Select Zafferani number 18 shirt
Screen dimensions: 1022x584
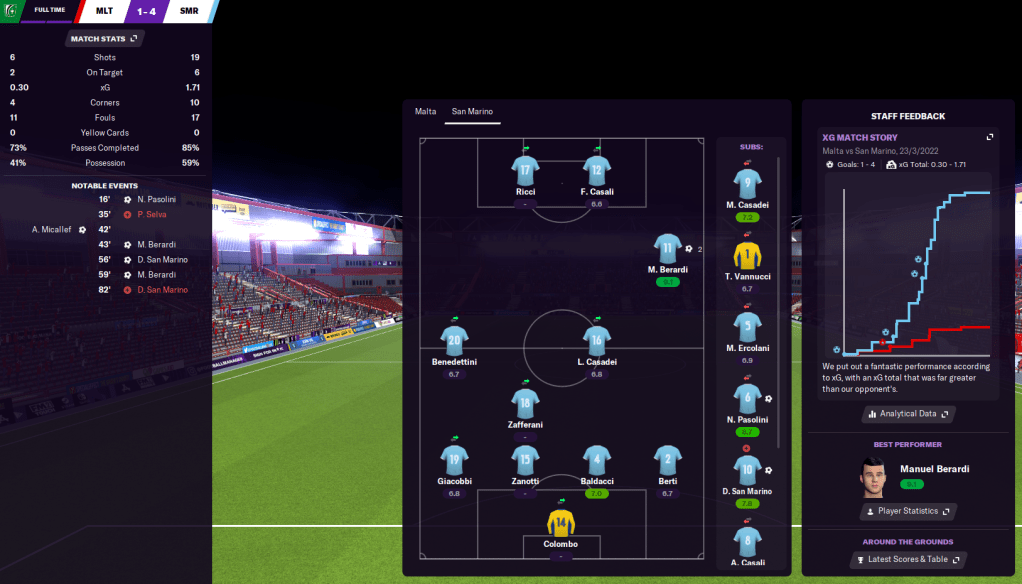525,403
